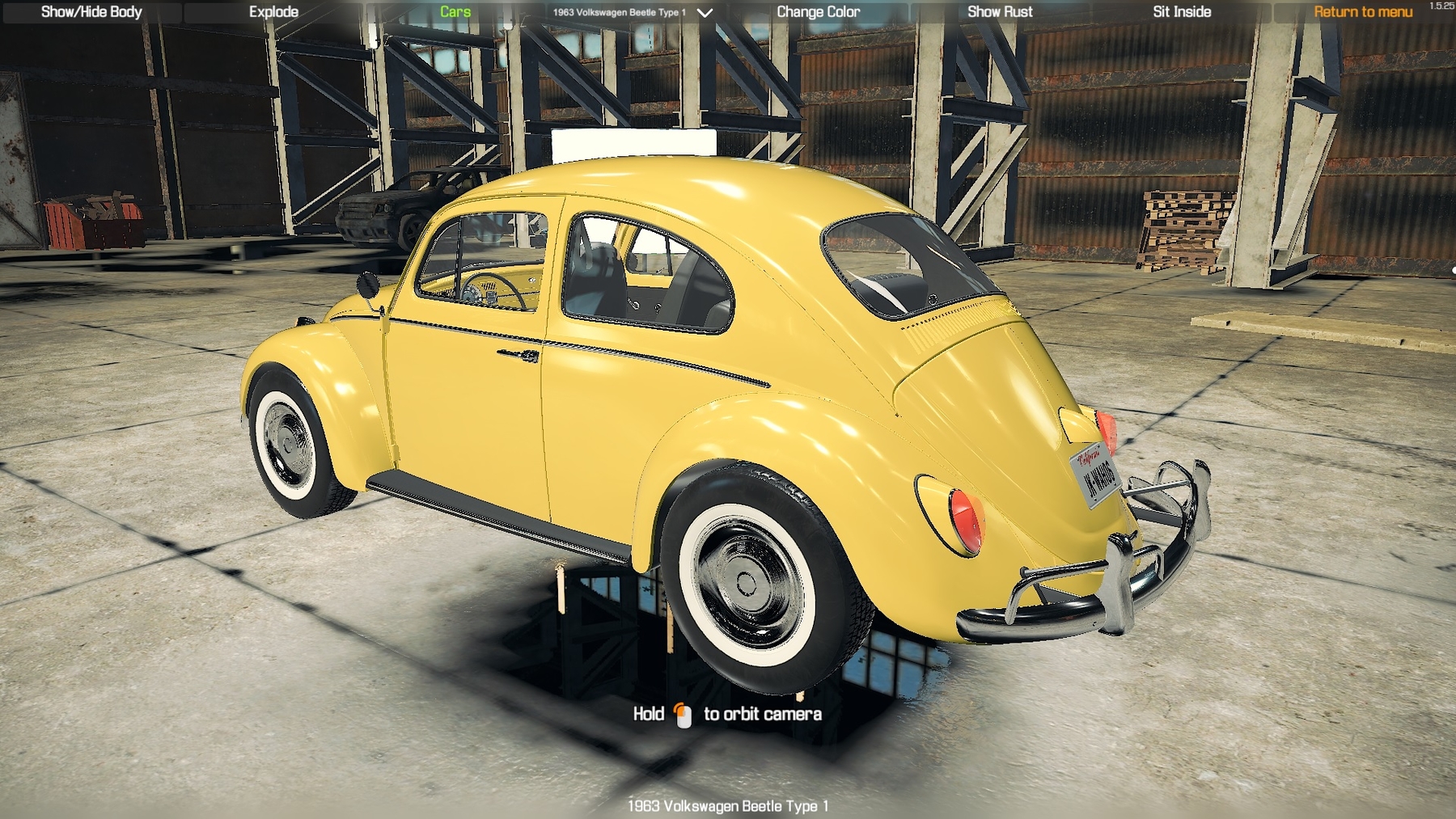Toggle the Show/Hide Body option
This screenshot has width=1456, height=819.
pyautogui.click(x=91, y=11)
